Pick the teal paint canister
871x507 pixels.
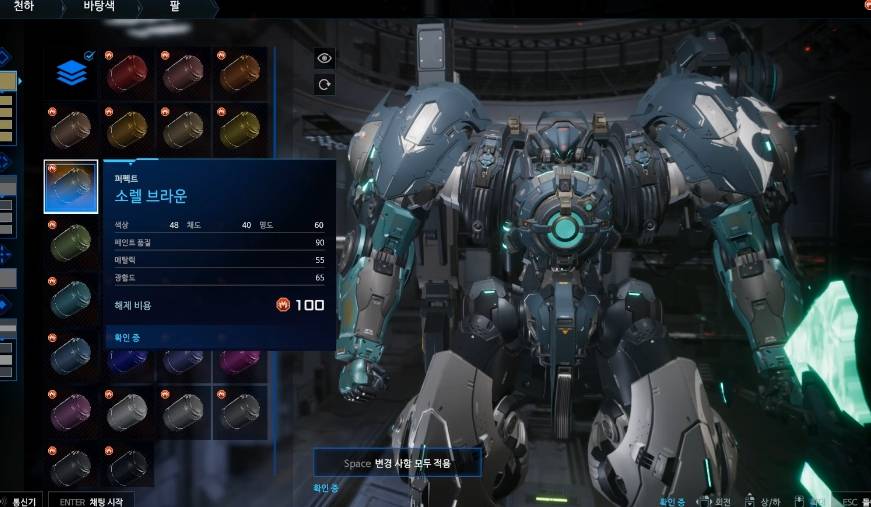[72, 297]
